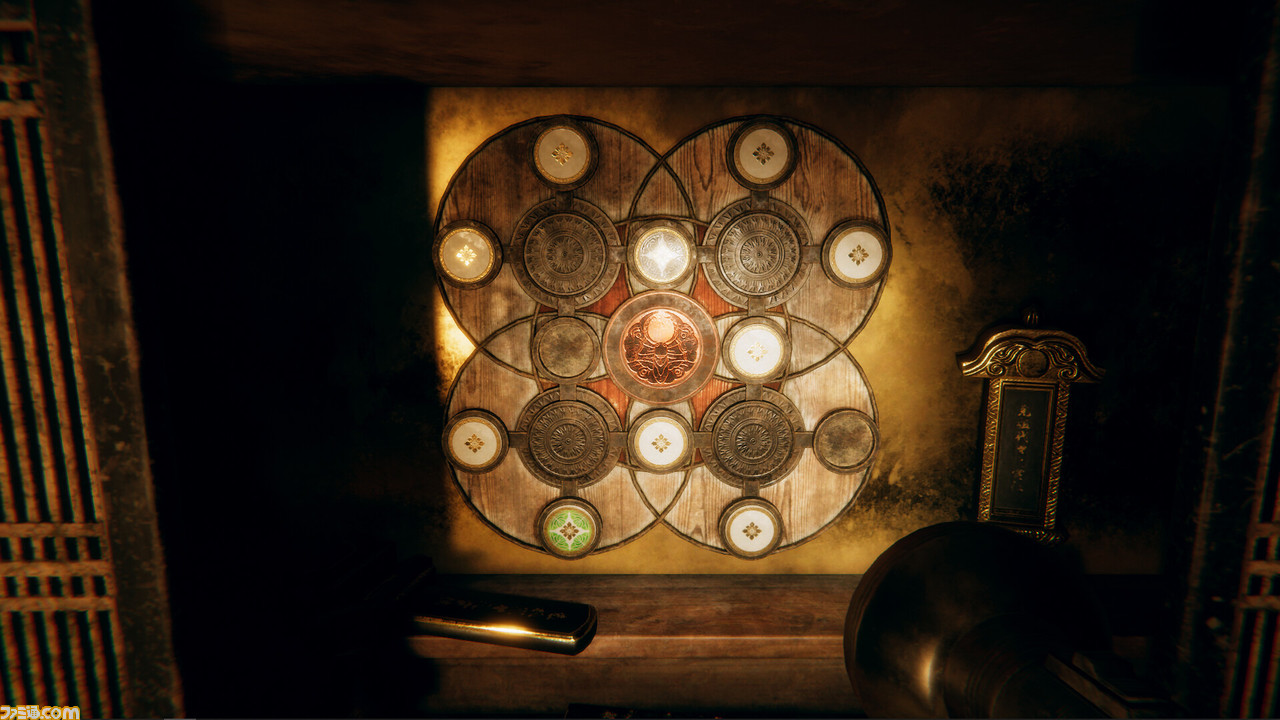Screen dimensions: 1280x720
Task: Select the green patterned token
Action: [x=569, y=528]
